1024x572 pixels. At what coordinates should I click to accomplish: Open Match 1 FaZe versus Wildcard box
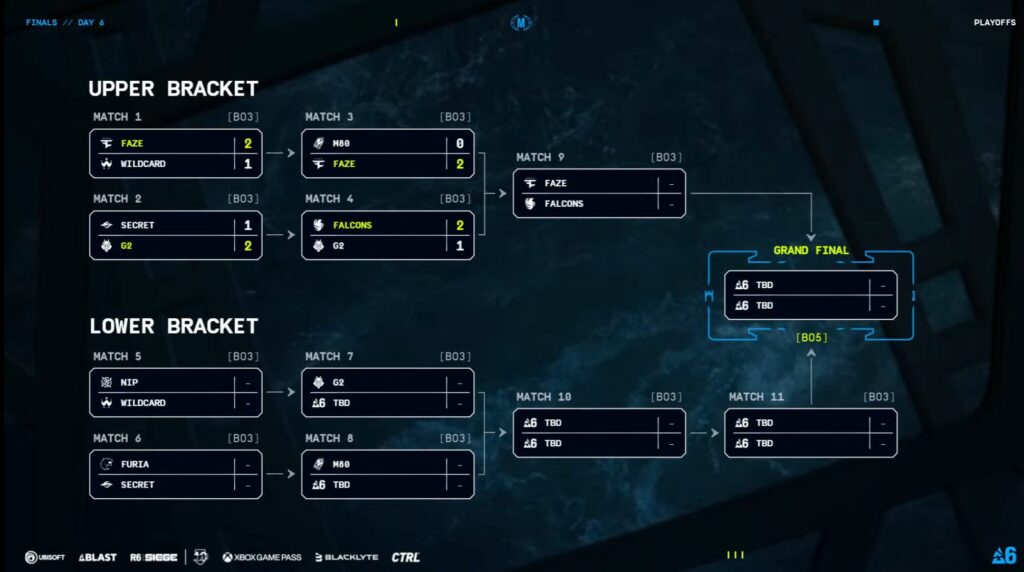pos(175,153)
